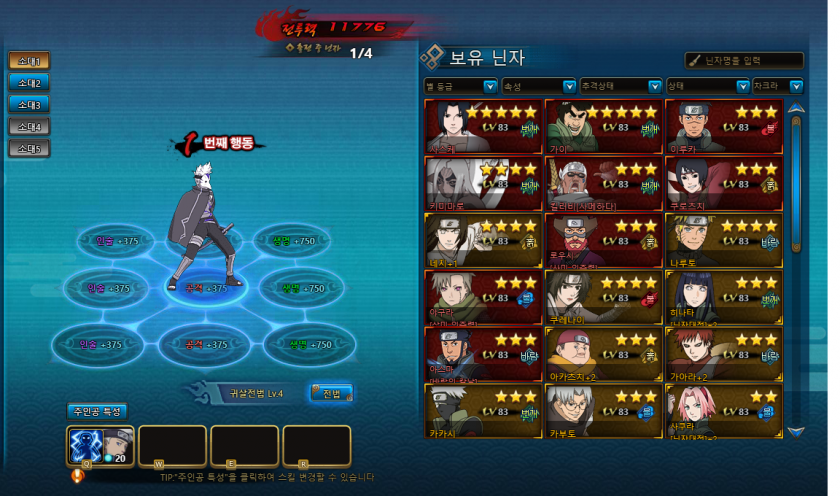
Task: Select the 이루카 ninja card
Action: click(723, 126)
